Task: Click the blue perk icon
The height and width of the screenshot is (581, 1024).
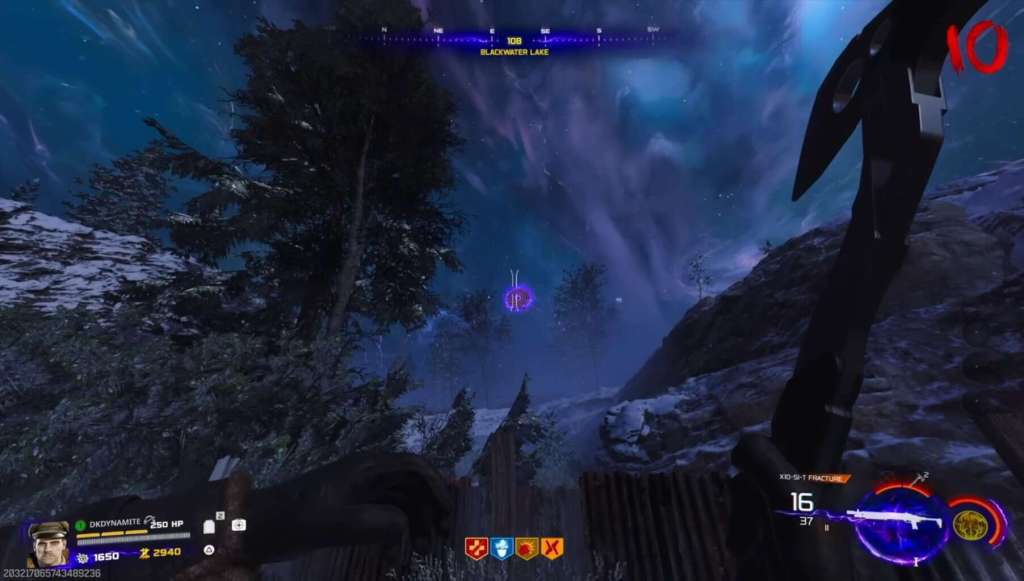Action: [x=501, y=548]
